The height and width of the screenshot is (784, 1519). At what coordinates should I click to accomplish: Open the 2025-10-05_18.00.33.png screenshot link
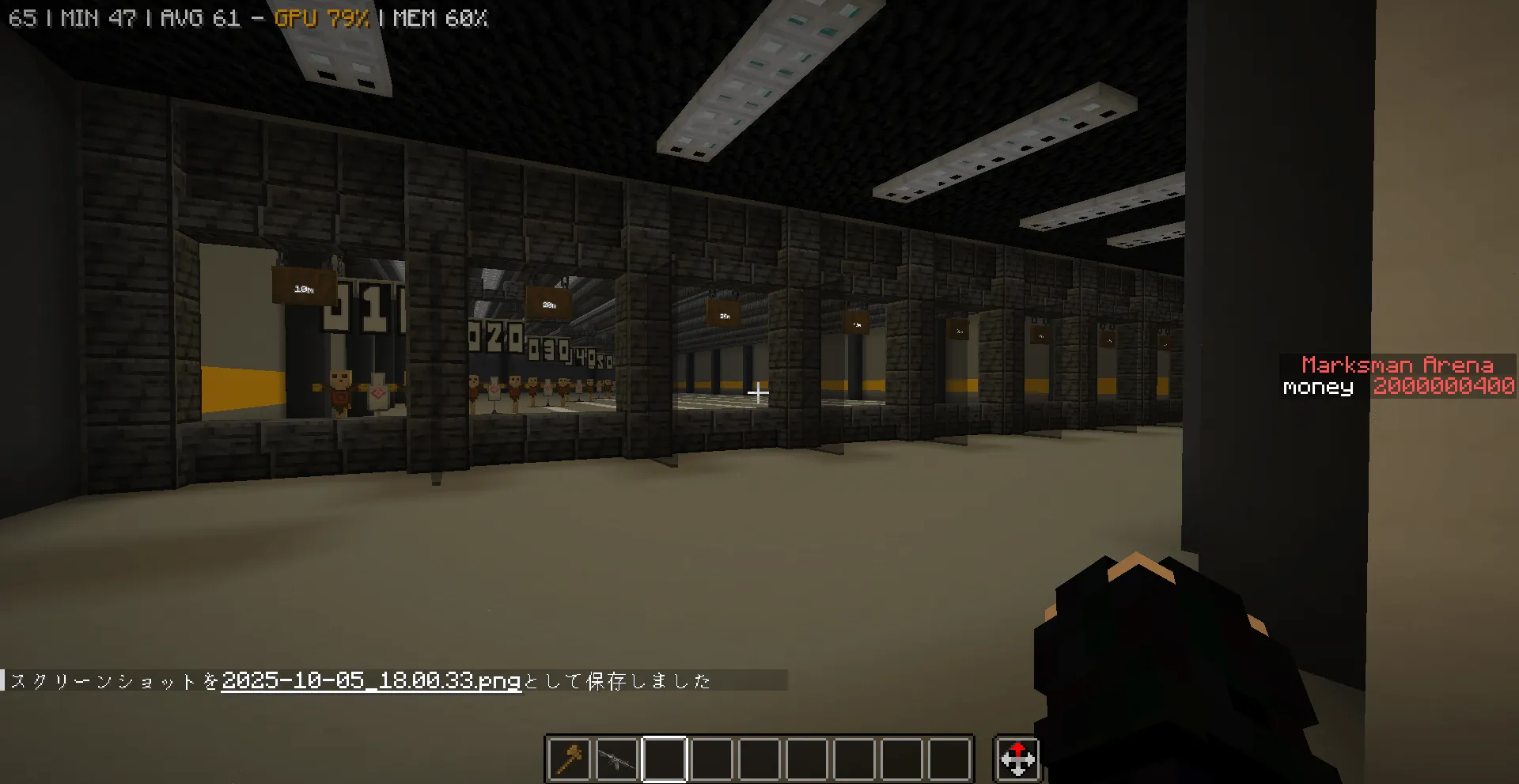pos(370,679)
